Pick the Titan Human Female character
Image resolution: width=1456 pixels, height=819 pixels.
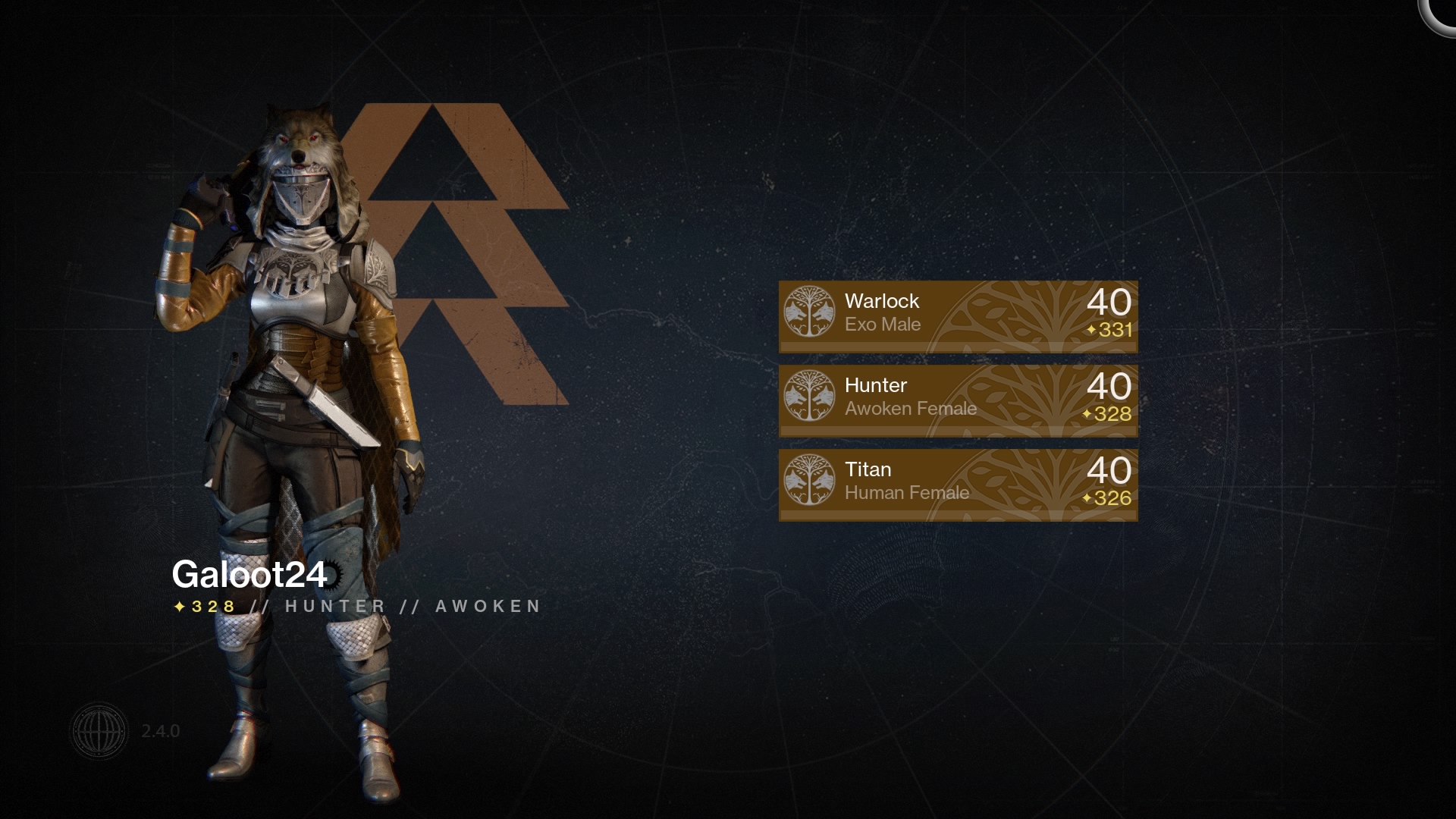[958, 484]
